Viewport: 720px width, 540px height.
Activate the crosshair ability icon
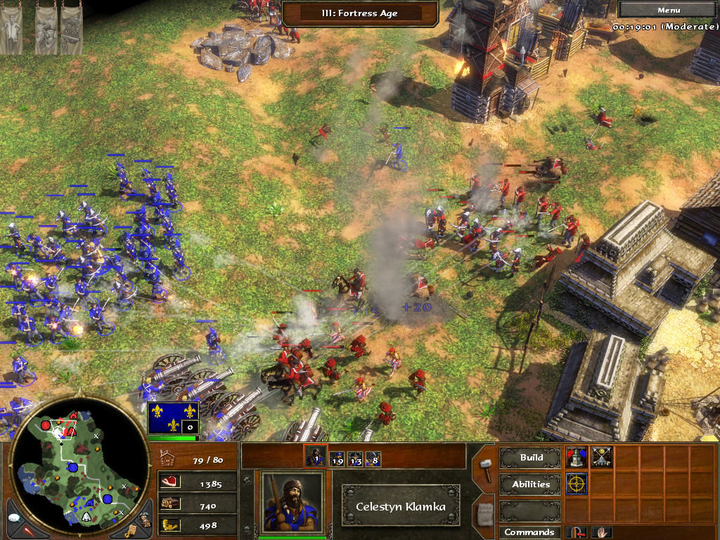coord(577,483)
